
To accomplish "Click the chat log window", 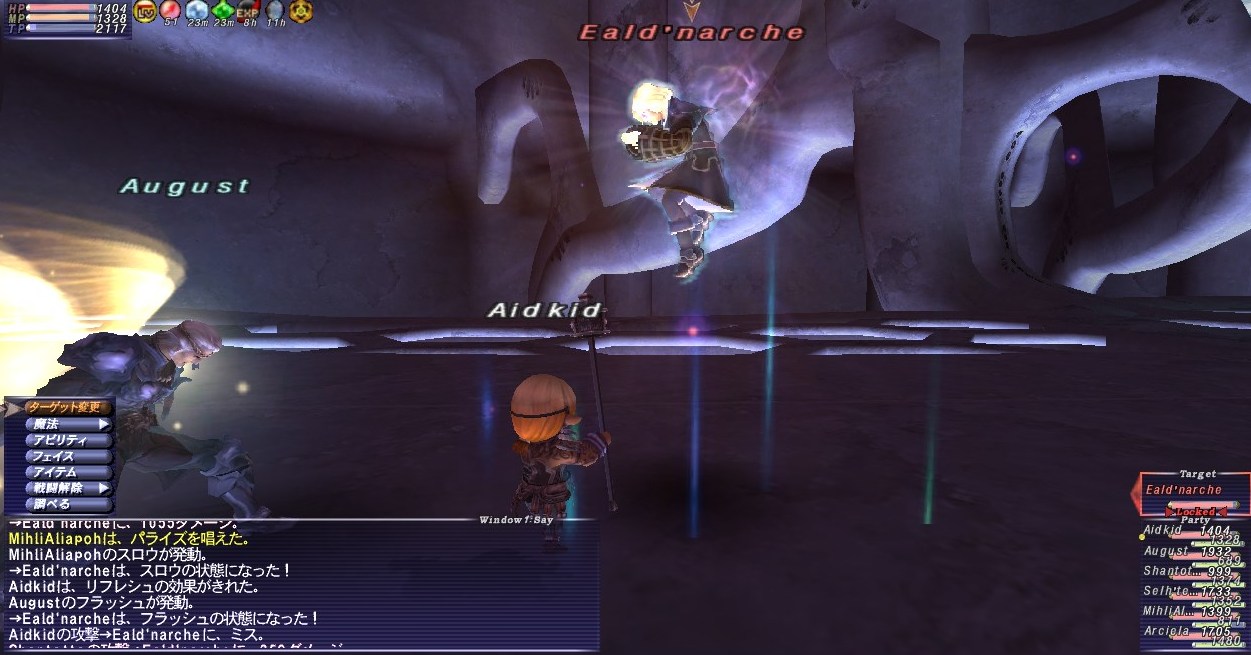I will click(300, 585).
